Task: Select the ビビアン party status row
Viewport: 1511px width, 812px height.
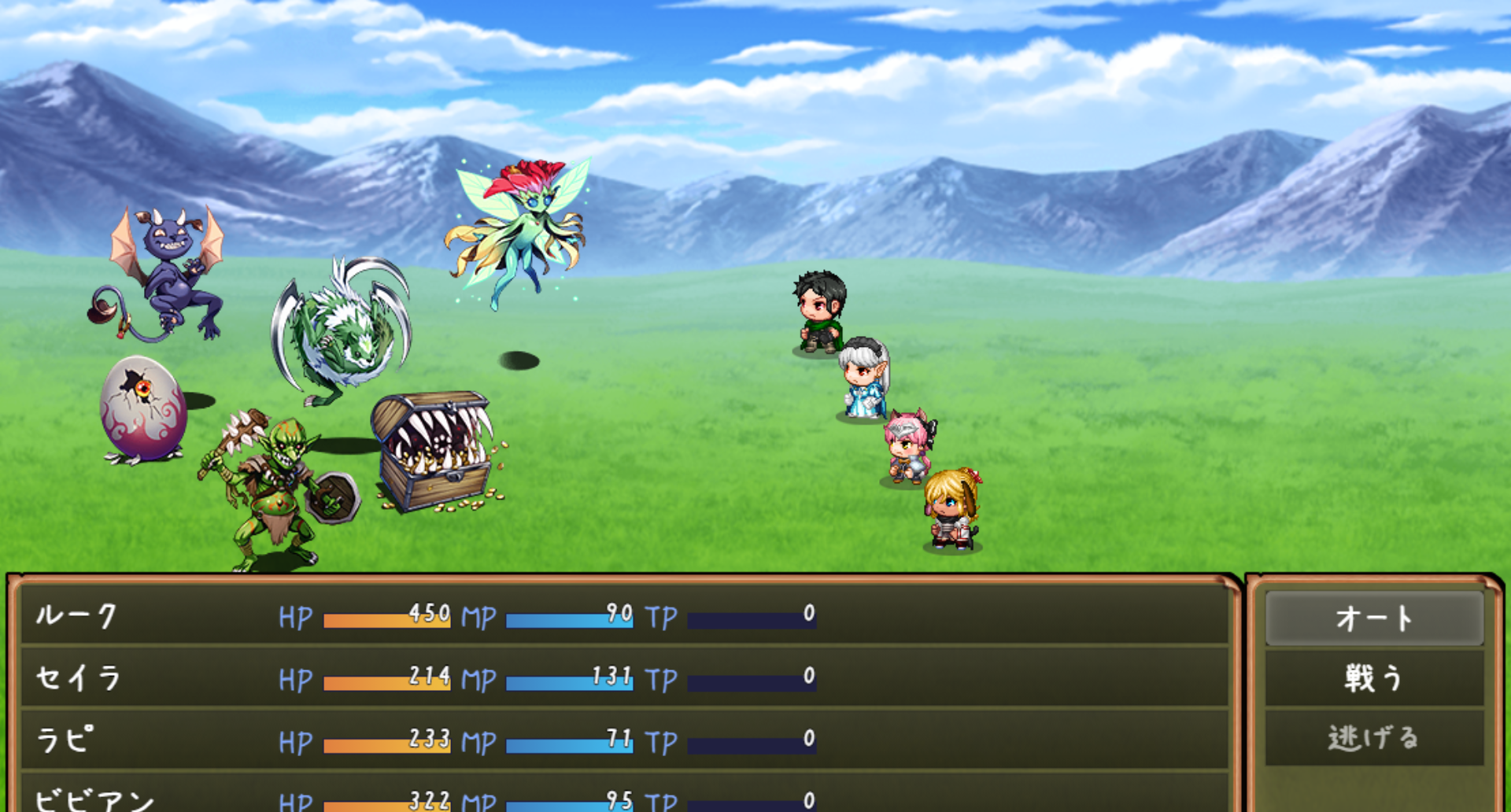Action: [623, 799]
